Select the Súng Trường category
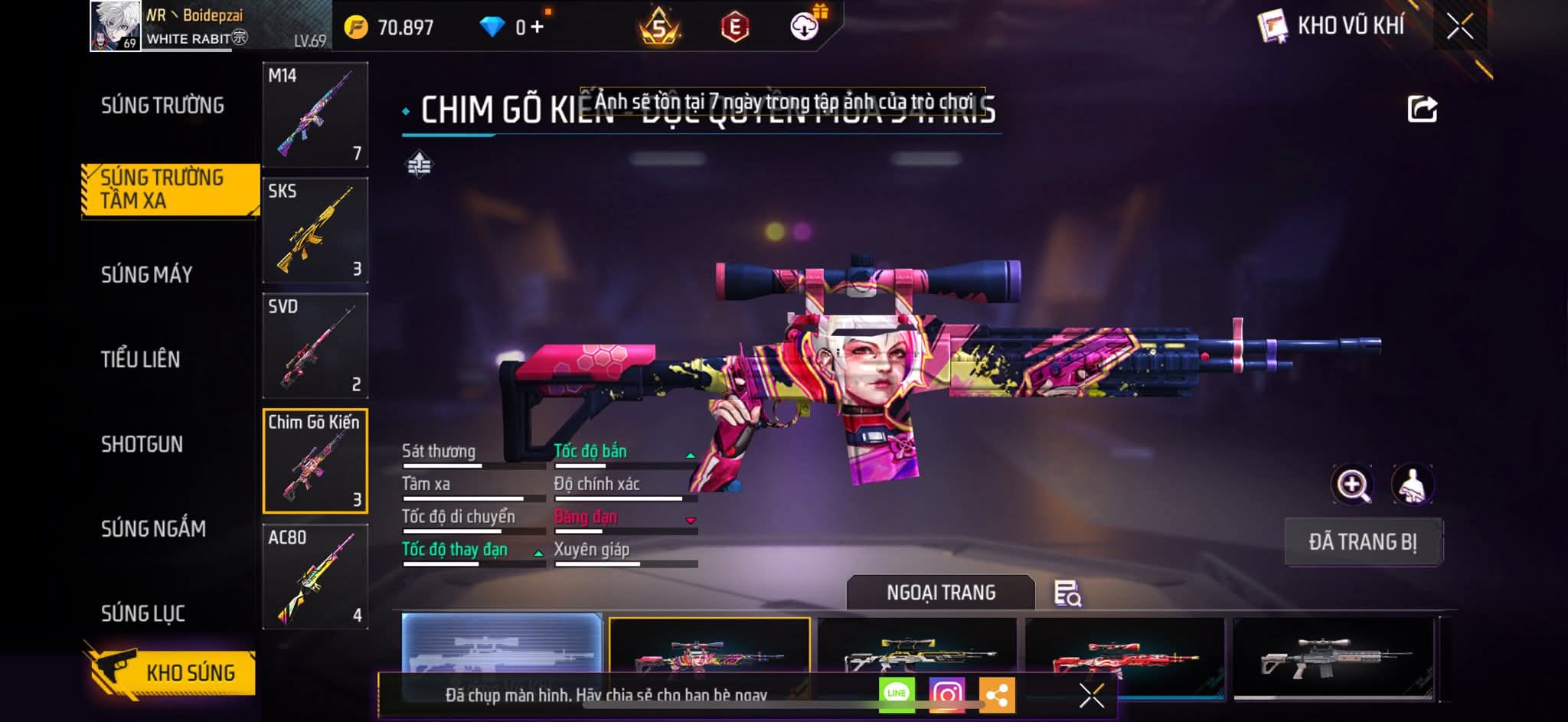The image size is (1568, 722). click(x=162, y=106)
